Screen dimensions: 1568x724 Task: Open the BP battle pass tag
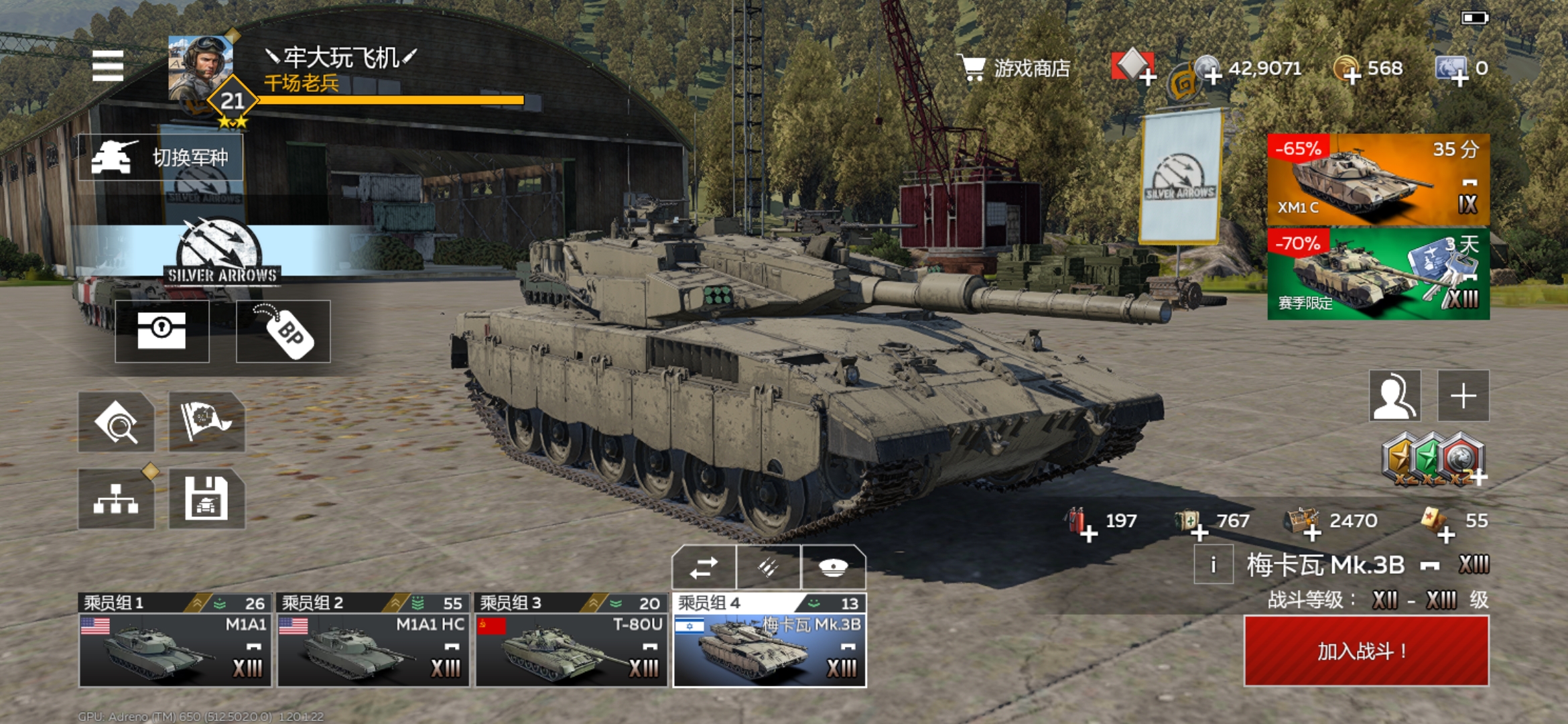tap(283, 331)
